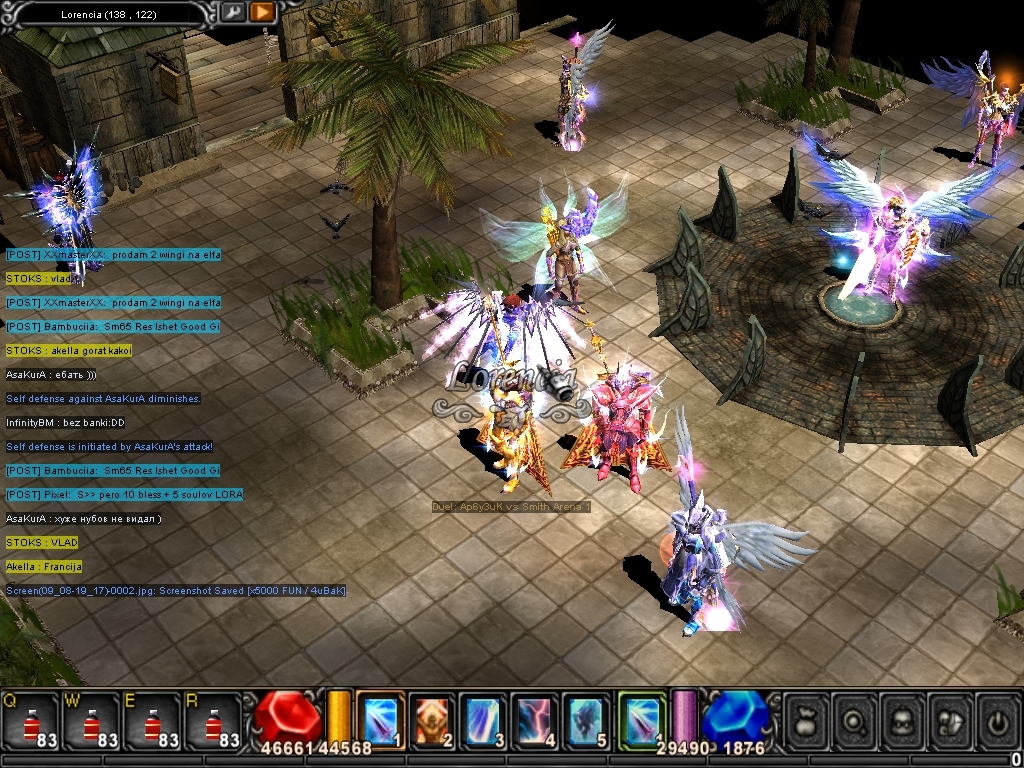Image resolution: width=1024 pixels, height=768 pixels.
Task: Click Pixel's post about pero in chat
Action: (124, 495)
